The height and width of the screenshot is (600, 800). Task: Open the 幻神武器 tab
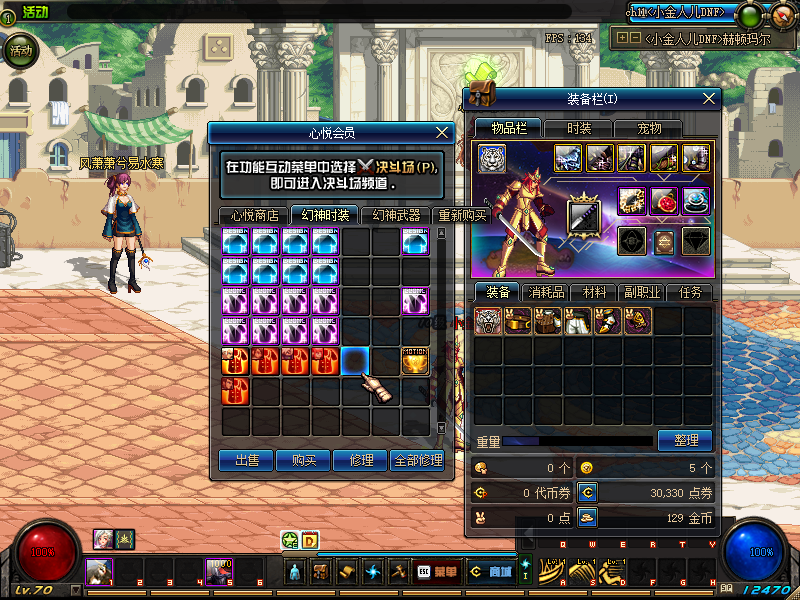click(x=396, y=215)
